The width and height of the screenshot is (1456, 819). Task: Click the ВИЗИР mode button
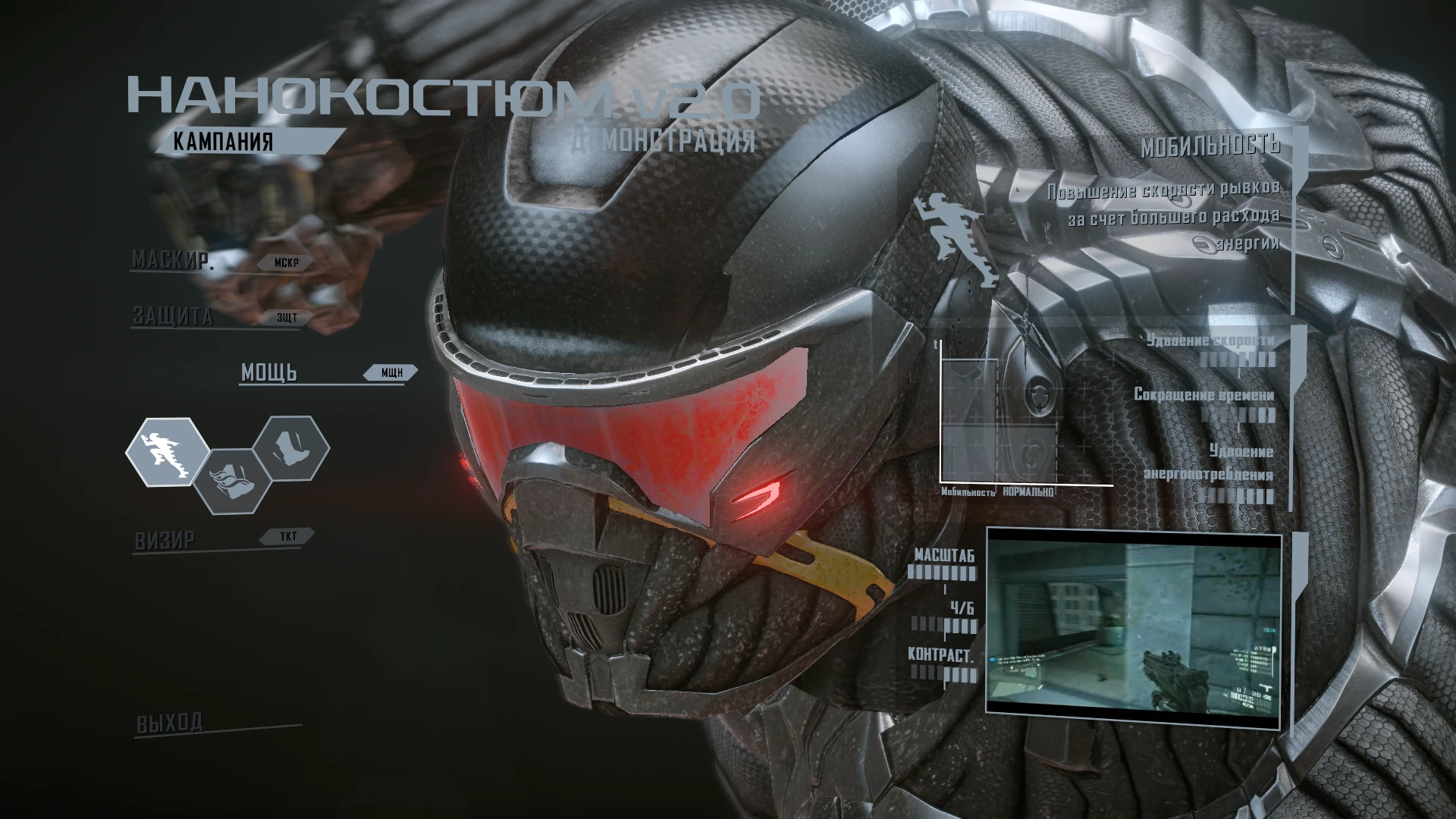point(163,538)
